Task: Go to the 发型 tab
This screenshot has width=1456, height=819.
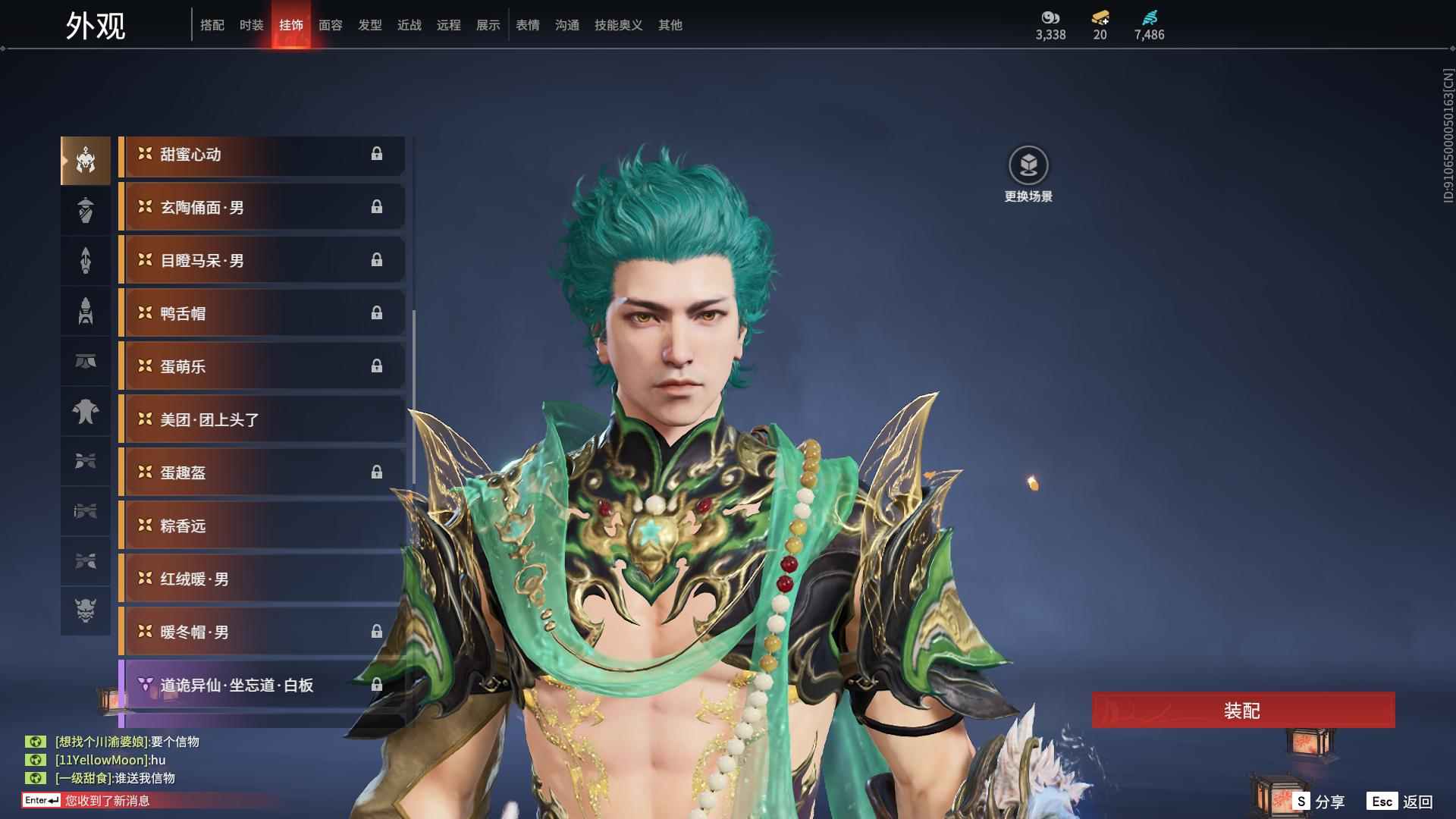Action: point(370,25)
